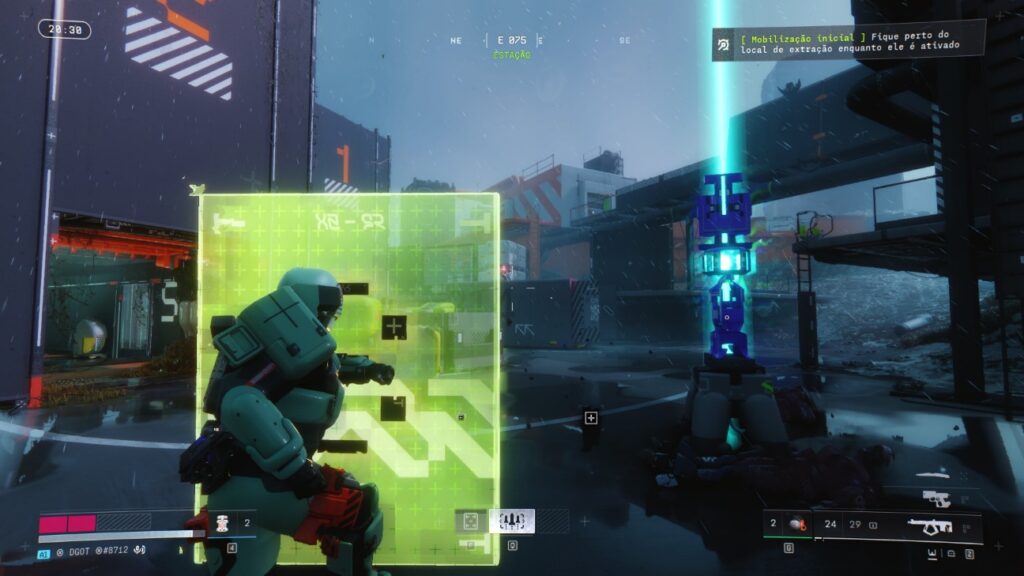Click the compass heading at top
This screenshot has height=576, width=1024.
pyautogui.click(x=511, y=41)
